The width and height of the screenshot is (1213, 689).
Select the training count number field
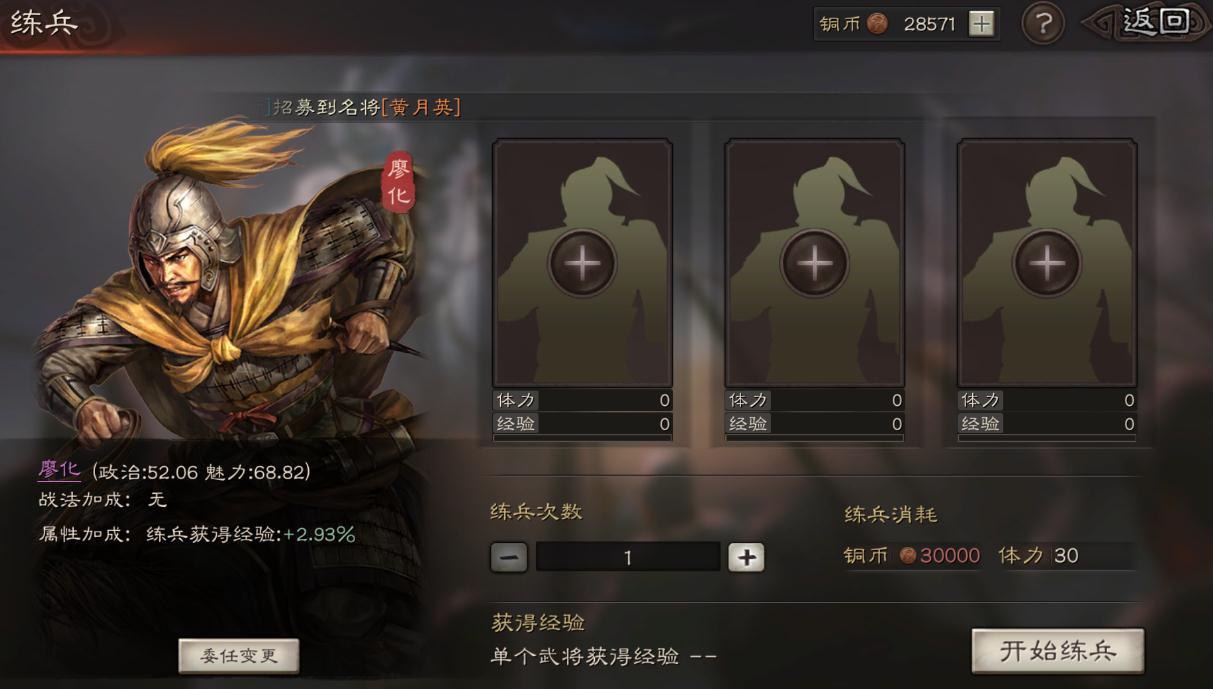628,557
